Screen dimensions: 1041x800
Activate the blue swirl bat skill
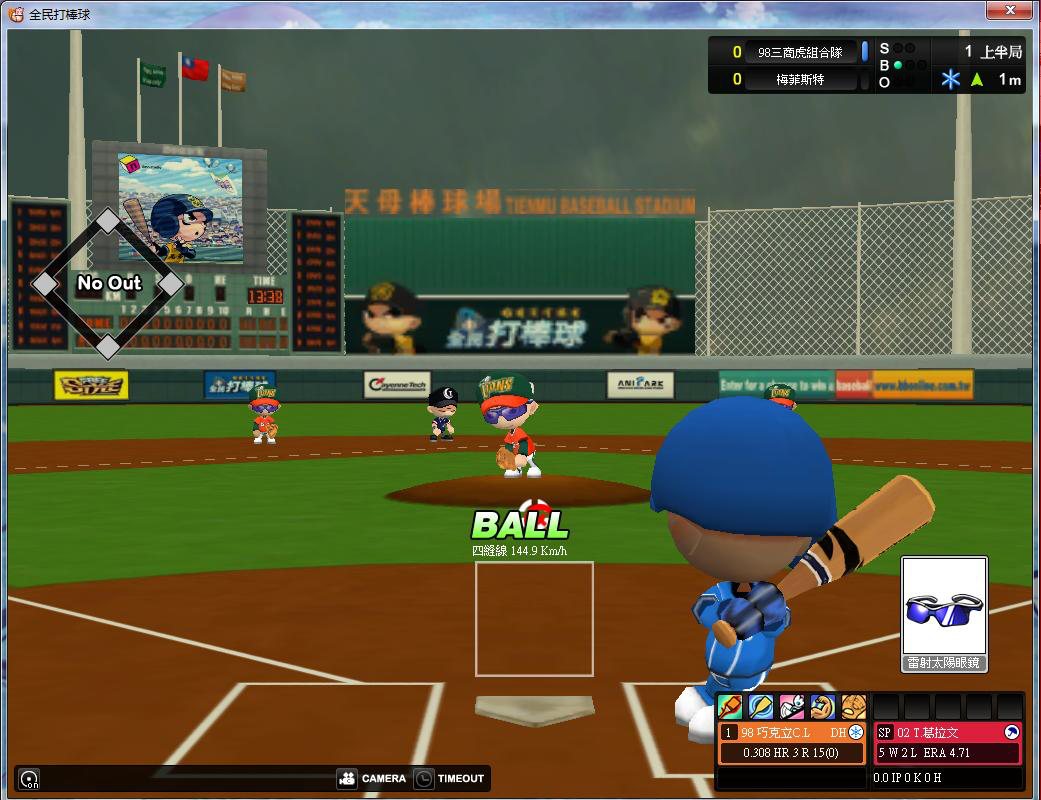click(761, 707)
